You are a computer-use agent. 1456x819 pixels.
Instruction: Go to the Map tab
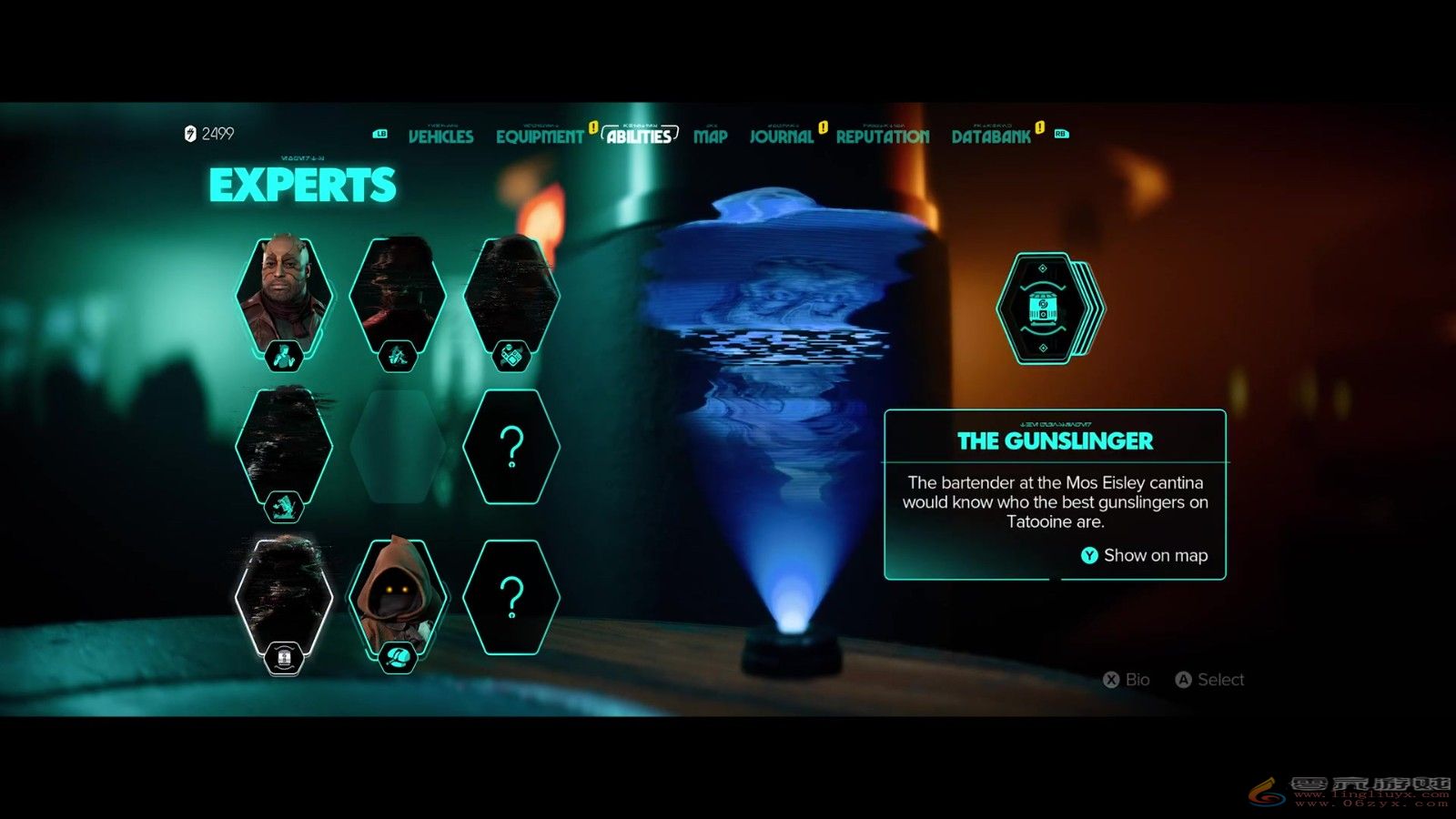click(710, 136)
